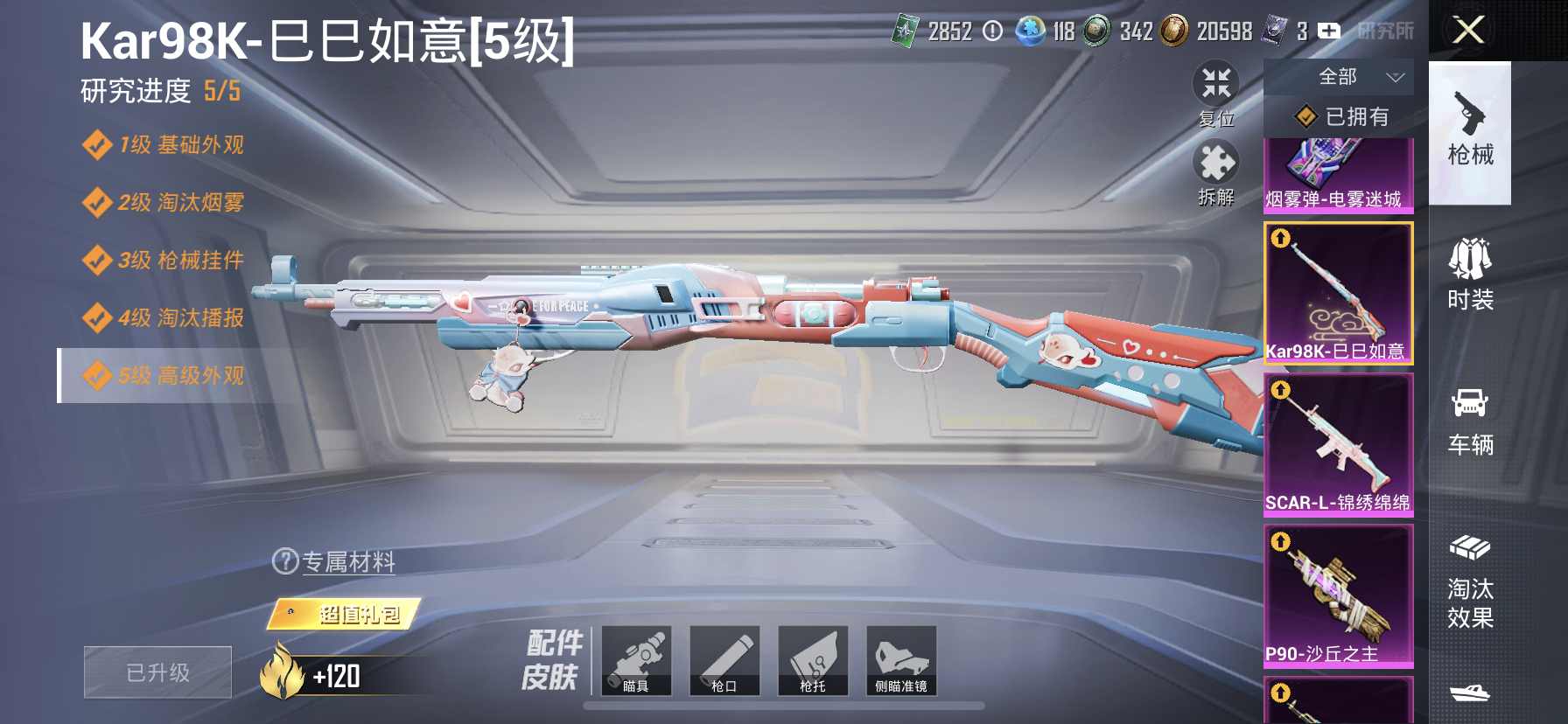Toggle the 已拥有 owned filter

pyautogui.click(x=1339, y=116)
